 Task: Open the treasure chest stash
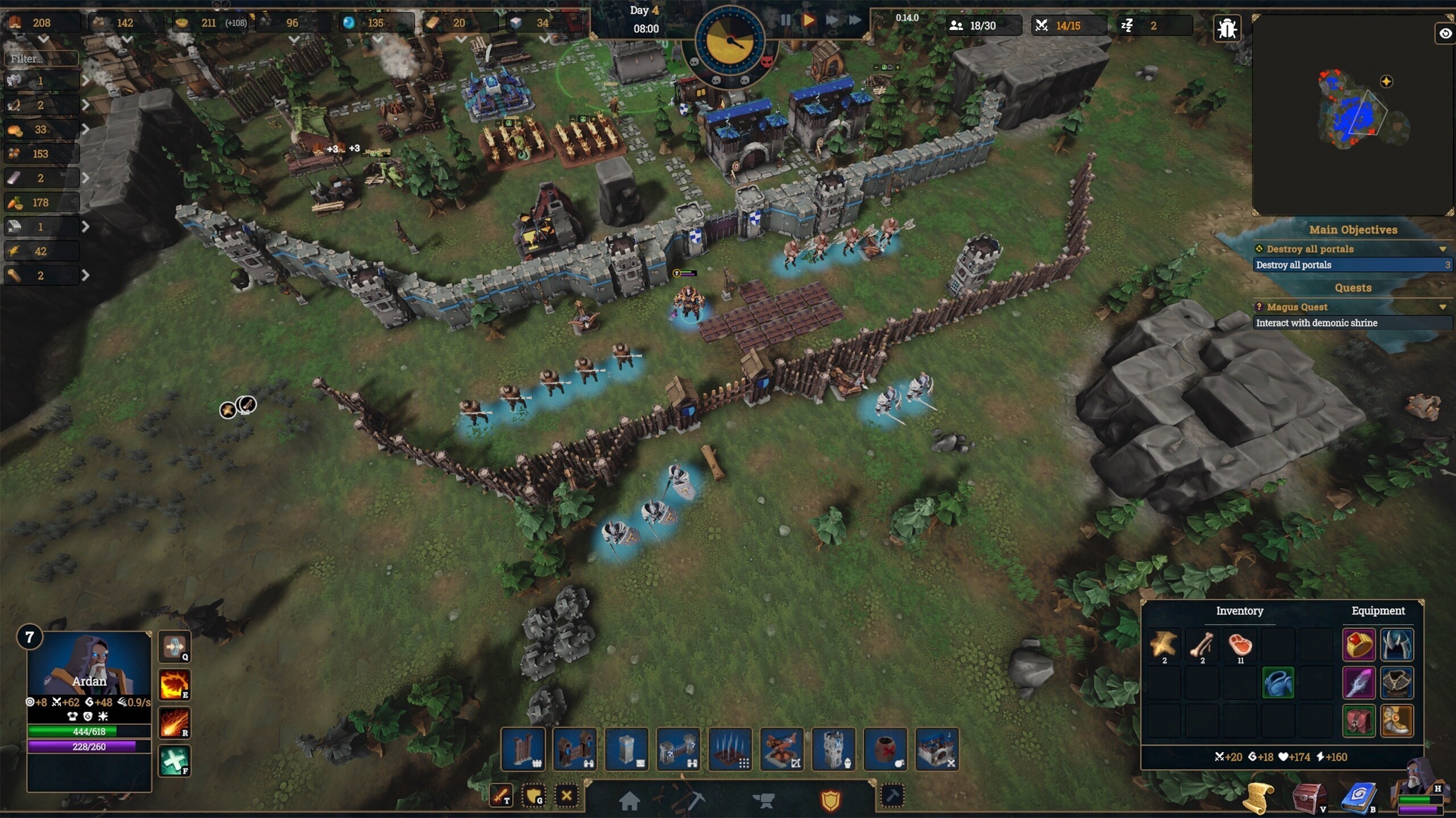coord(1309,797)
